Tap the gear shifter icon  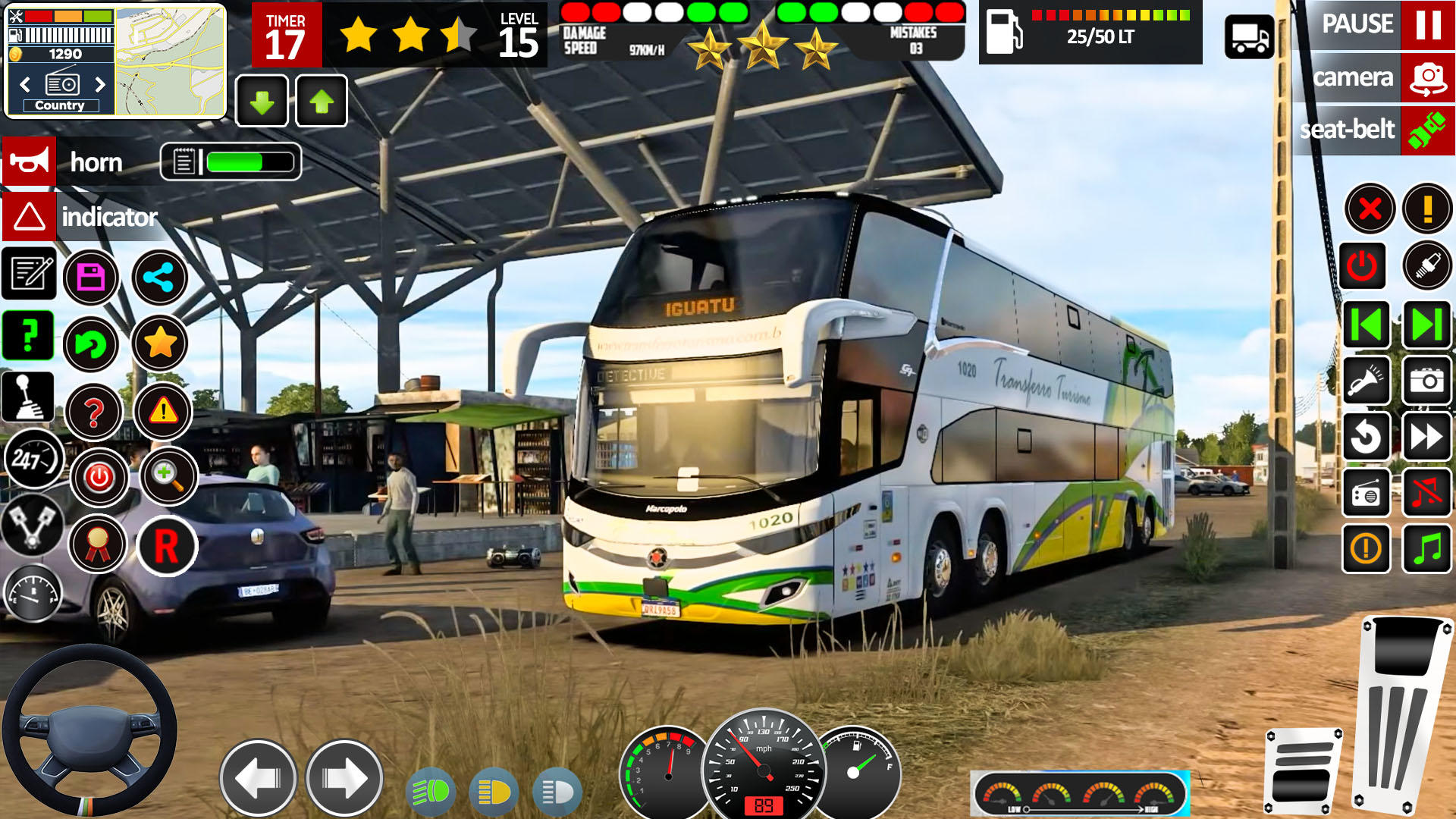coord(29,397)
